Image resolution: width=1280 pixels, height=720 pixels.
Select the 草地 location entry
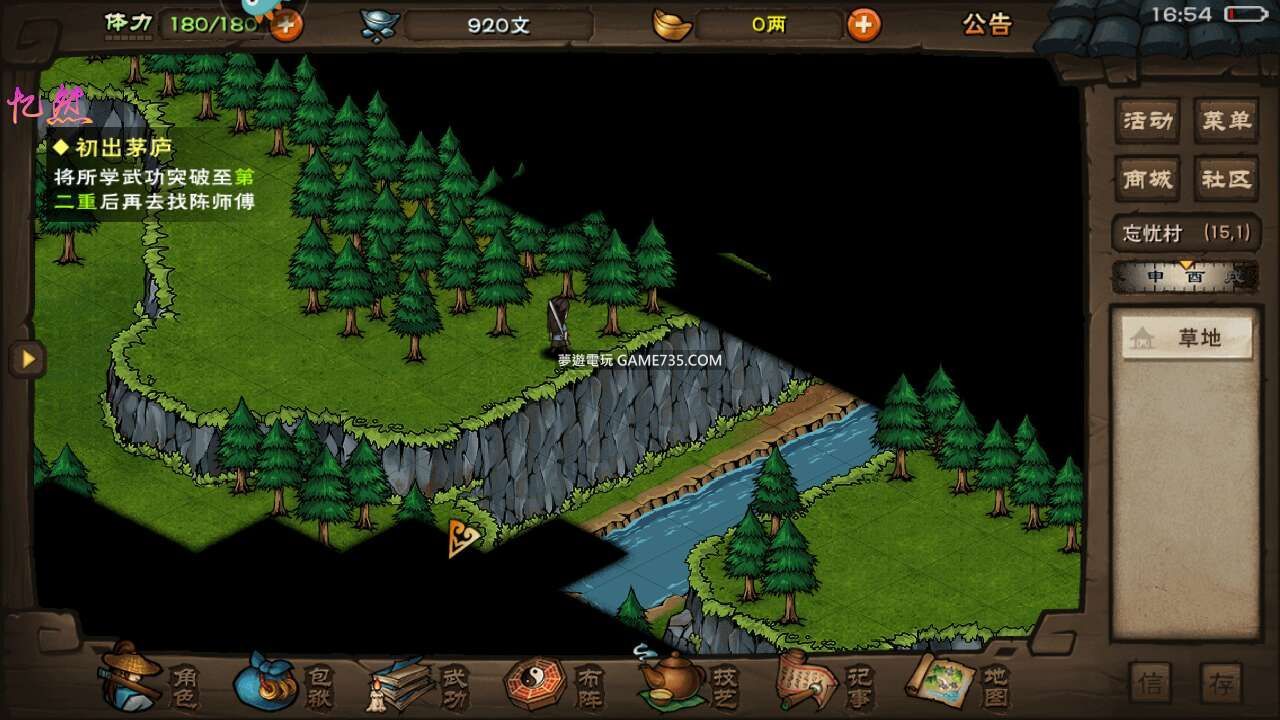pyautogui.click(x=1187, y=339)
